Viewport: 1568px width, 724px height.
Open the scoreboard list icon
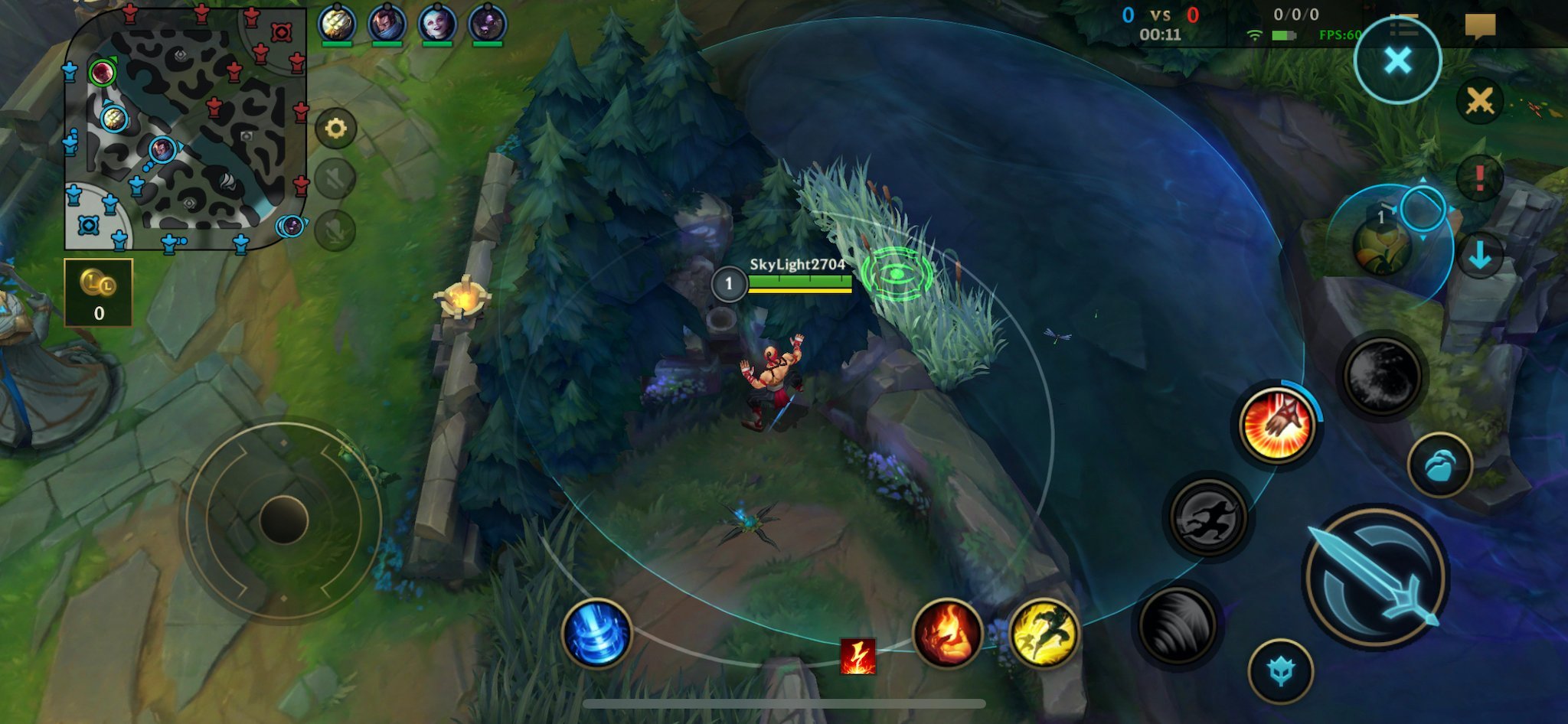[x=1403, y=24]
